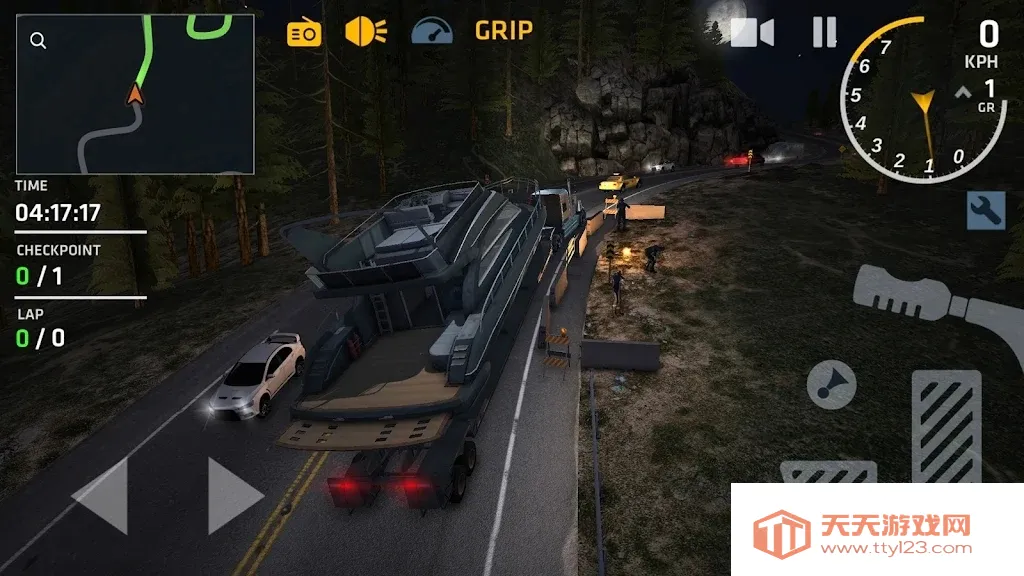Steer left with the left arrow
Viewport: 1024px width, 576px height.
(x=101, y=496)
